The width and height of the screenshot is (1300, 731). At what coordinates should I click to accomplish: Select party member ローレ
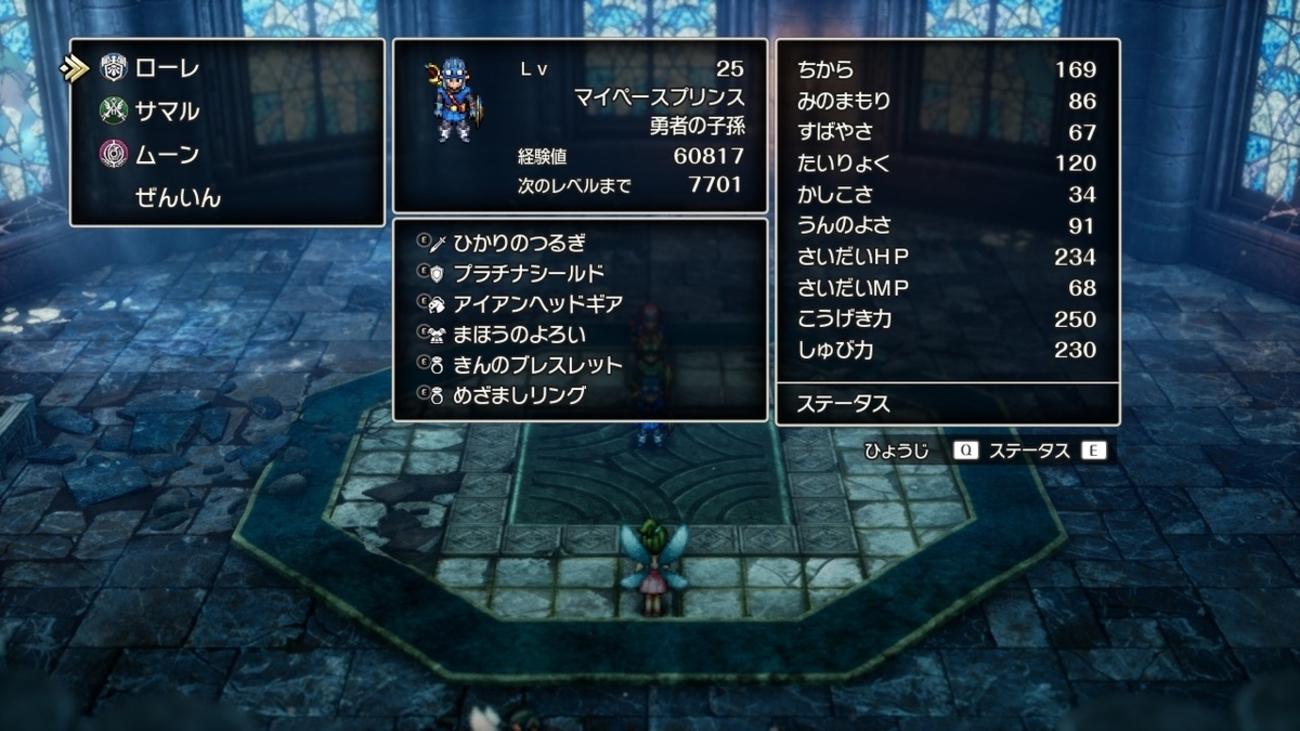pos(166,69)
